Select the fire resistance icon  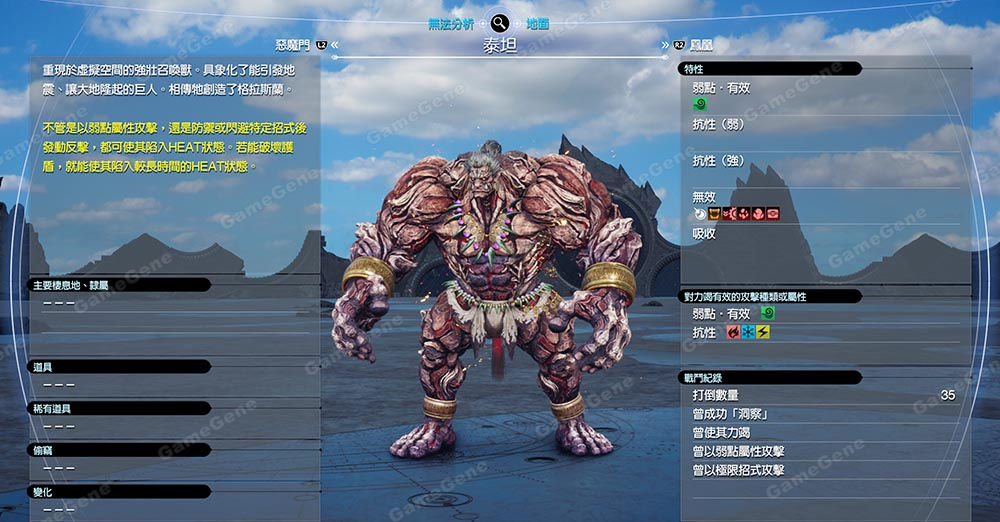click(x=733, y=332)
